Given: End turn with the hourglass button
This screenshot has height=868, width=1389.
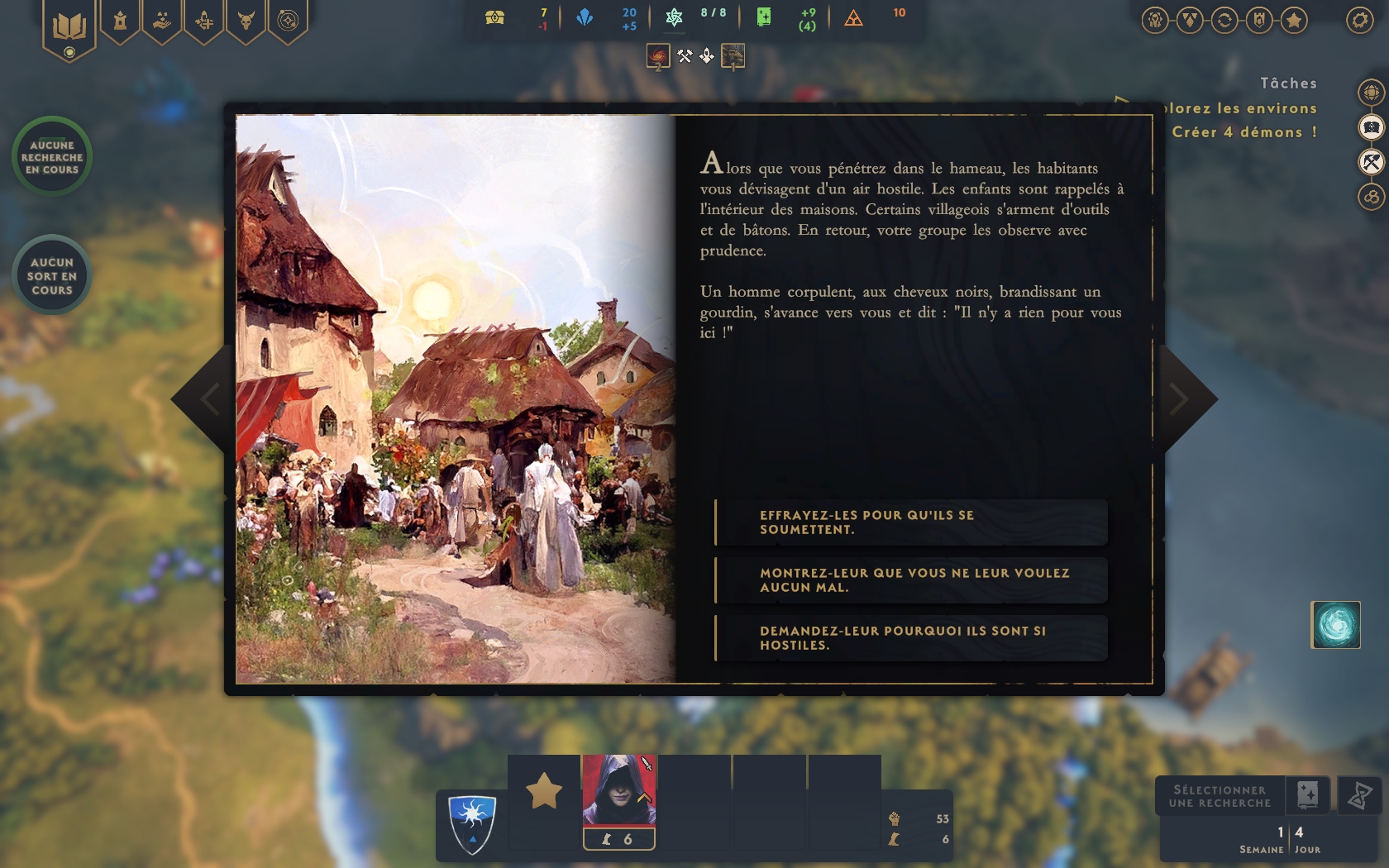Looking at the screenshot, I should pyautogui.click(x=1360, y=796).
